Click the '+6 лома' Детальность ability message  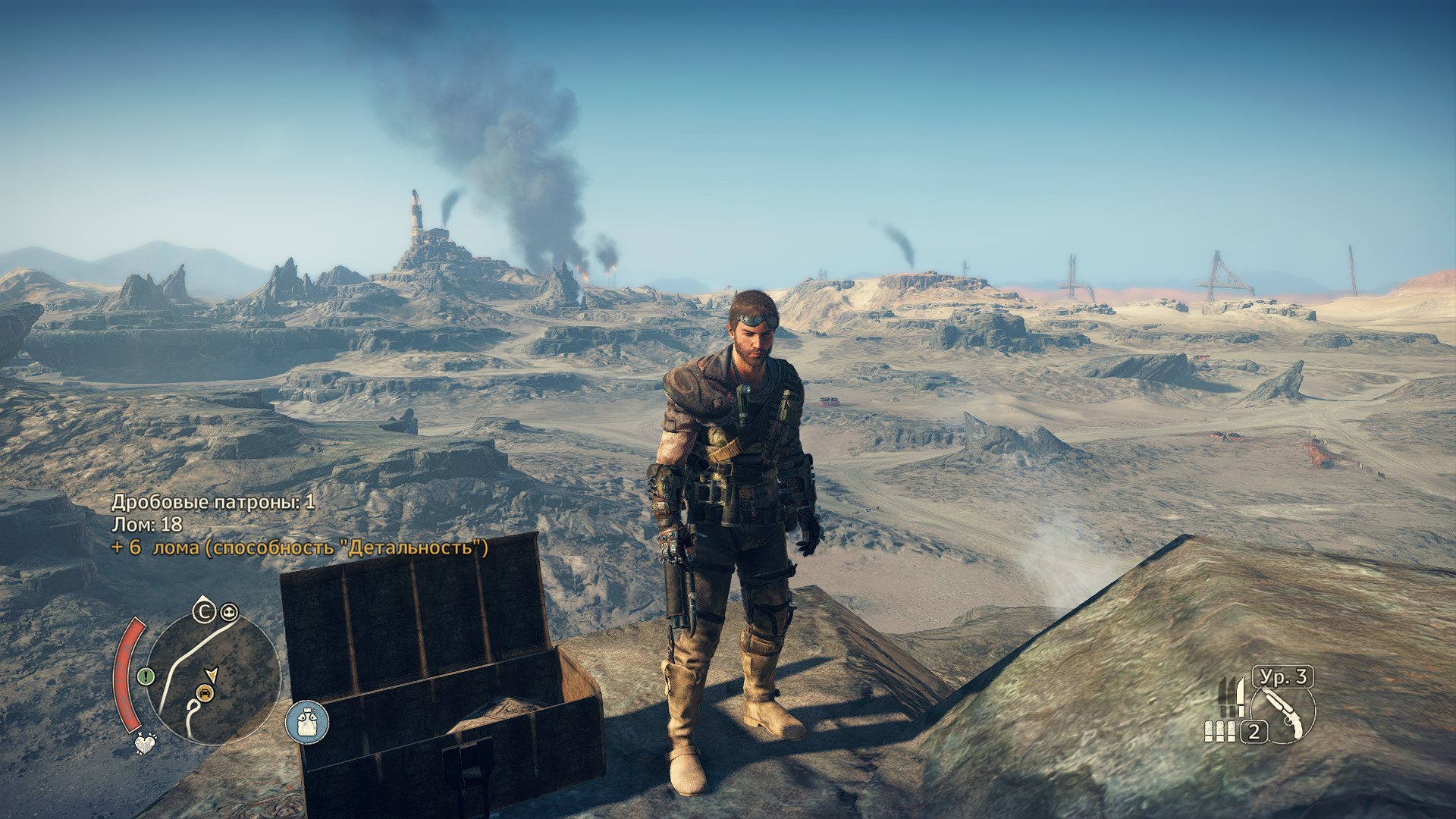click(x=300, y=548)
